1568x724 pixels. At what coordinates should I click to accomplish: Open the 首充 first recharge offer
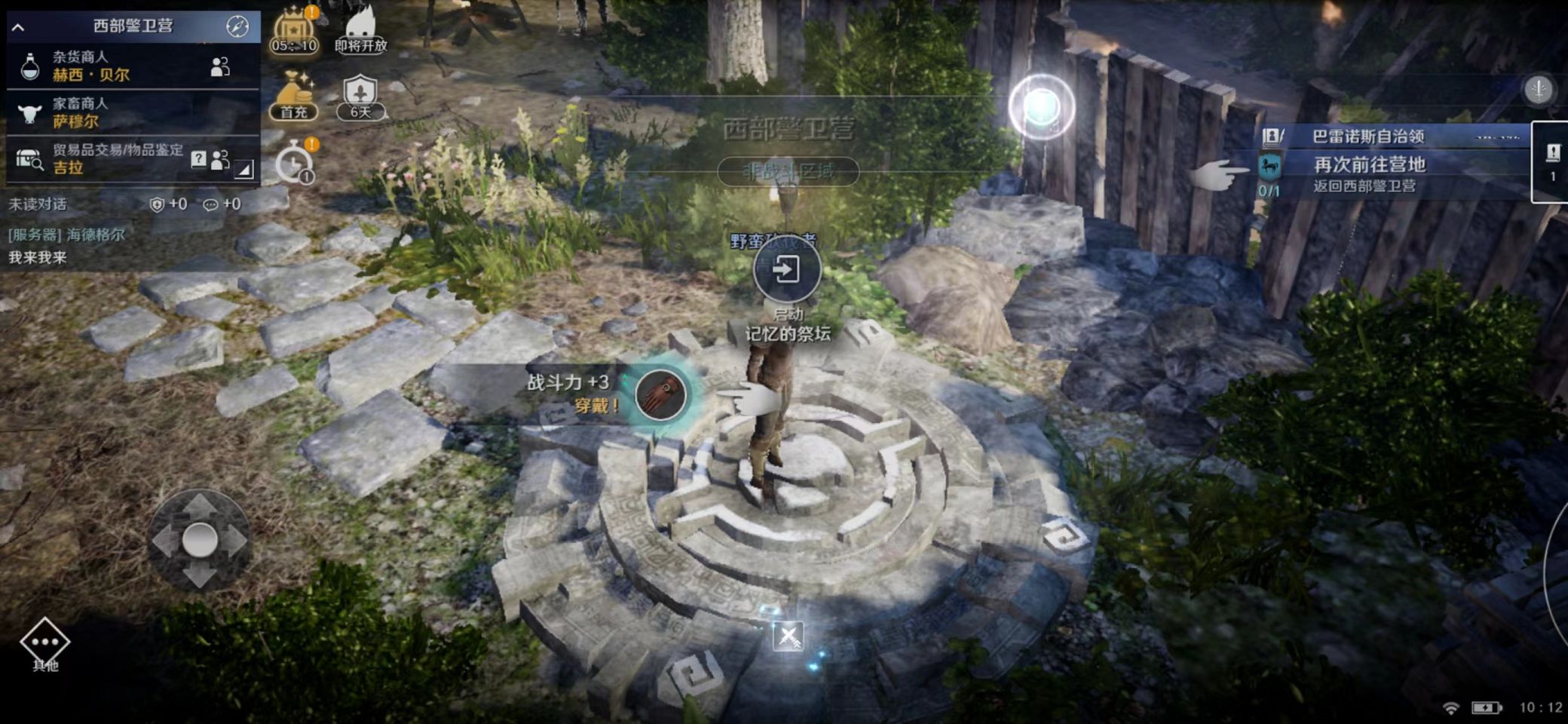[294, 97]
